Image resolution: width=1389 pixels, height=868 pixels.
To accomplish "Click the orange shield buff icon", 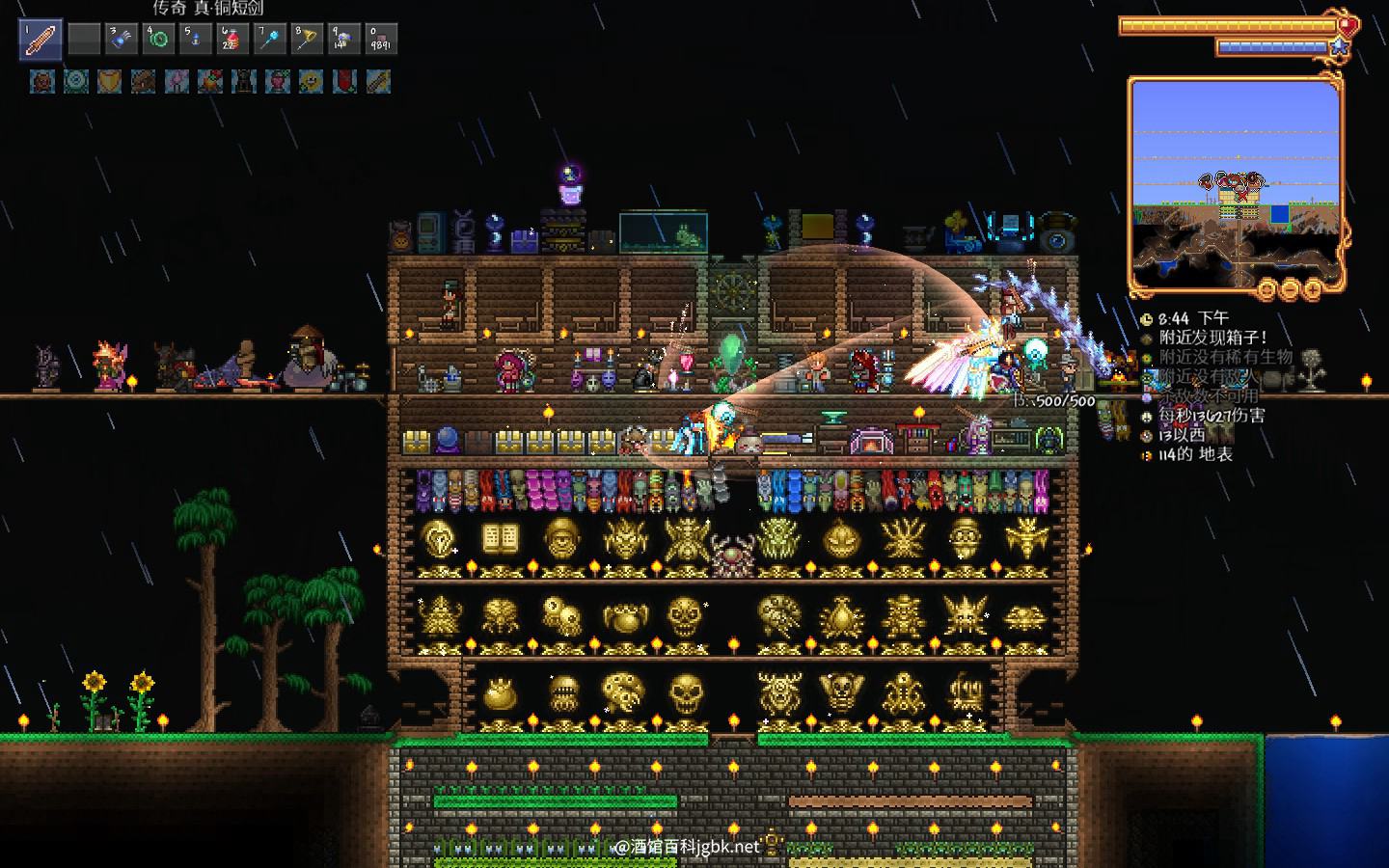I will coord(109,82).
